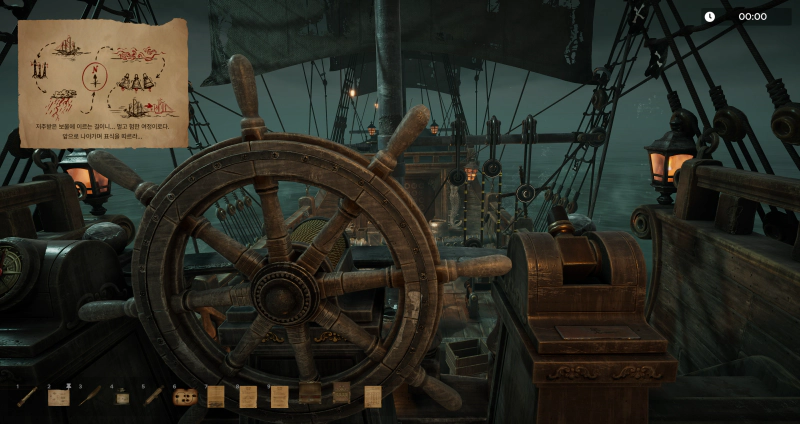Select the pinned parchment note in slot 2
This screenshot has width=800, height=424.
59,397
